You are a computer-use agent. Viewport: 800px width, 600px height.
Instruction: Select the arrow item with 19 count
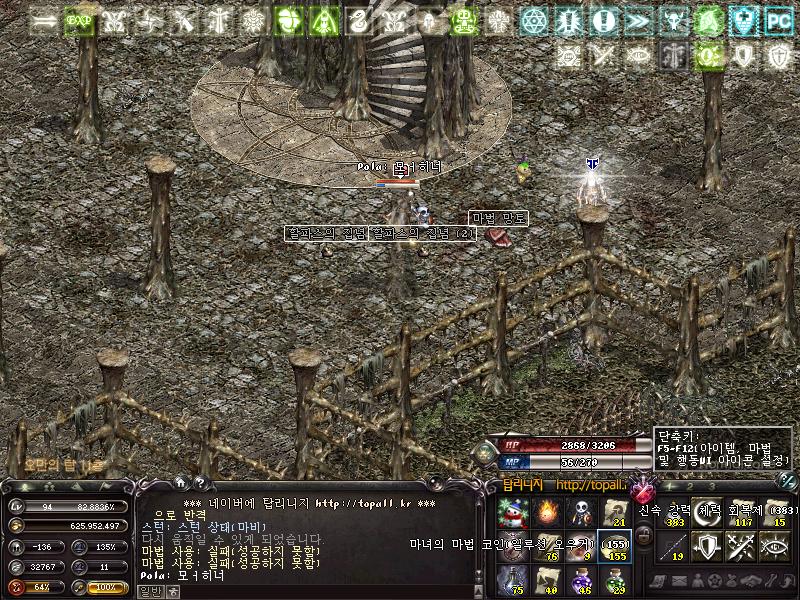[x=674, y=545]
